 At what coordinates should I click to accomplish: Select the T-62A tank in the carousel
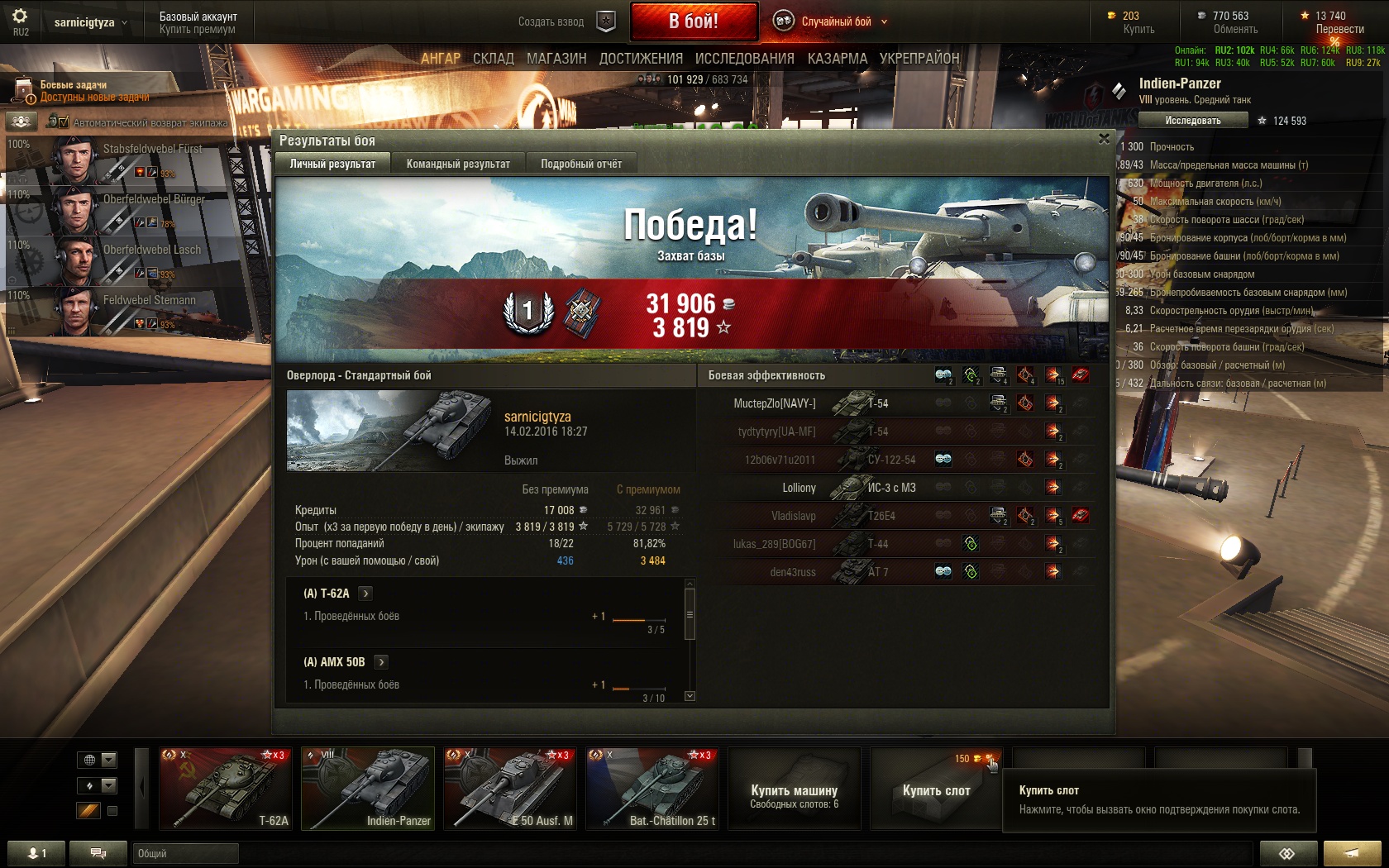tap(226, 788)
